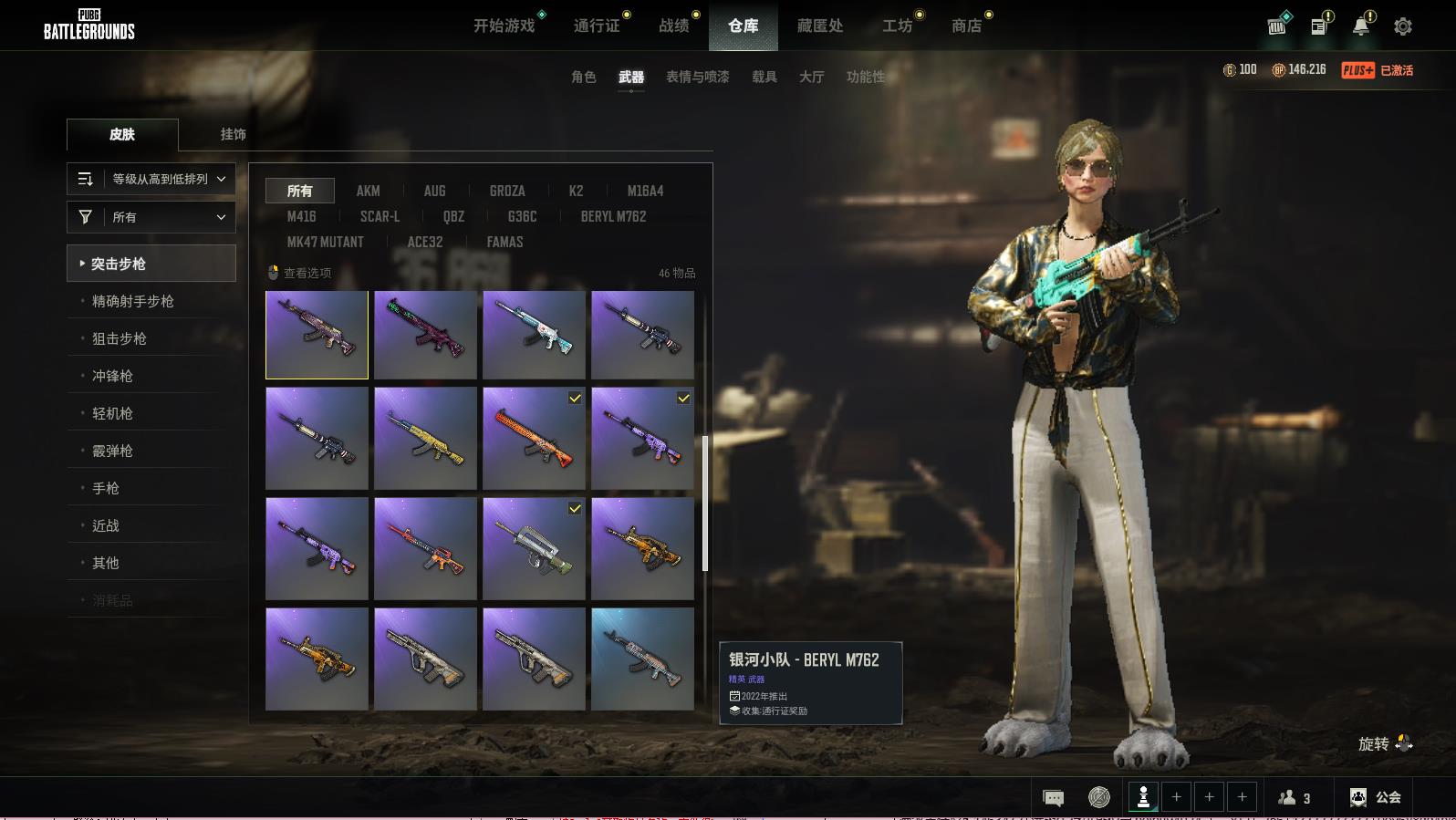Open the 藏匿处 hideout tab
1456x820 pixels.
coord(820,26)
